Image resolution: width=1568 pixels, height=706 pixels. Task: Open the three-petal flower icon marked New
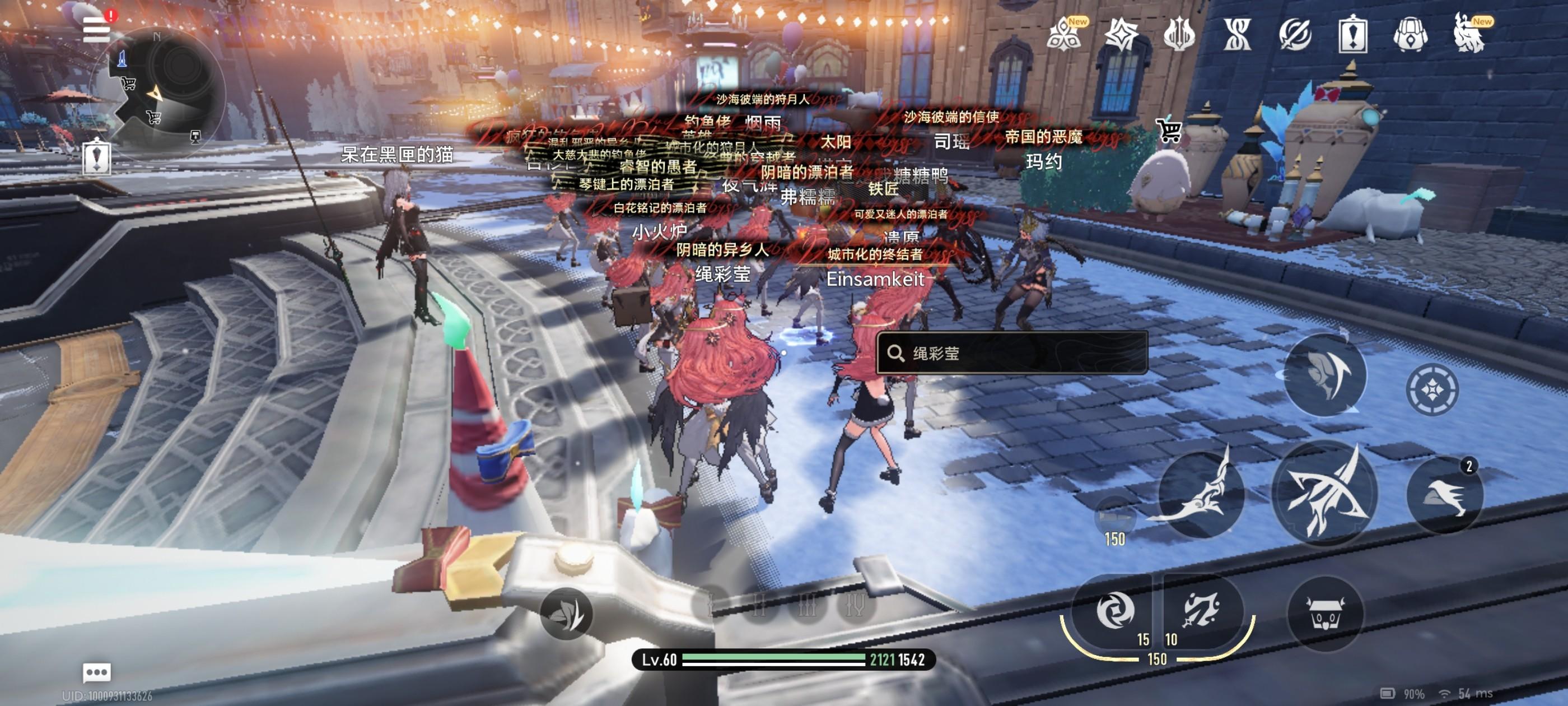pyautogui.click(x=1064, y=34)
